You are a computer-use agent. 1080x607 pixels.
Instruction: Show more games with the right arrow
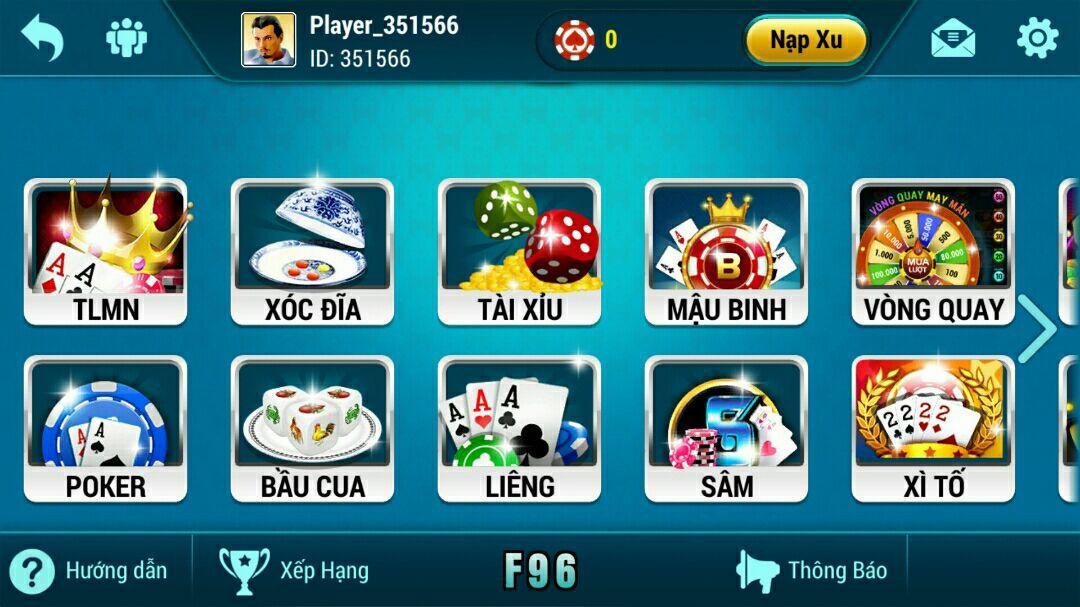(1037, 329)
